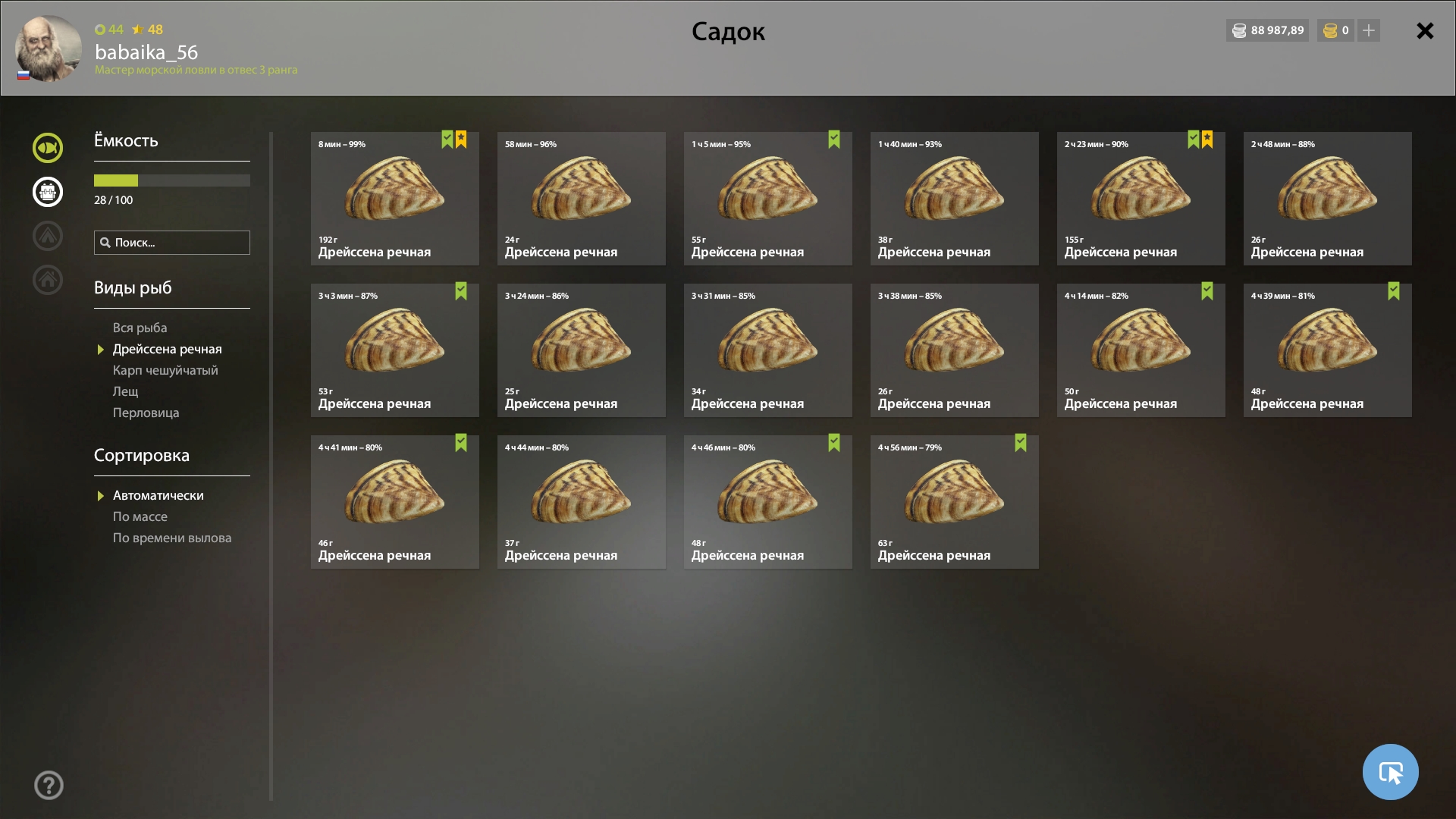The height and width of the screenshot is (819, 1456).
Task: Choose Автоматически sorting option
Action: click(x=158, y=495)
